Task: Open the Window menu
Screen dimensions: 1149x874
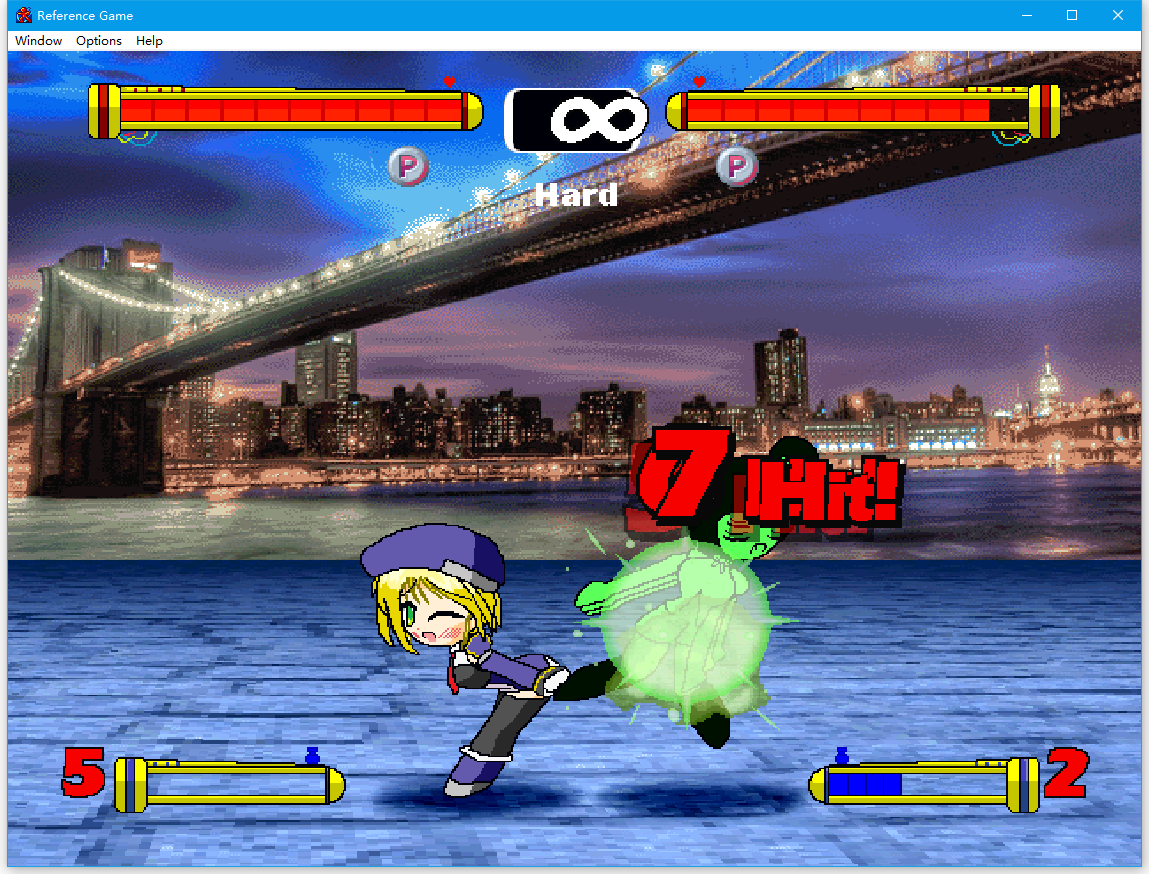Action: pyautogui.click(x=39, y=41)
